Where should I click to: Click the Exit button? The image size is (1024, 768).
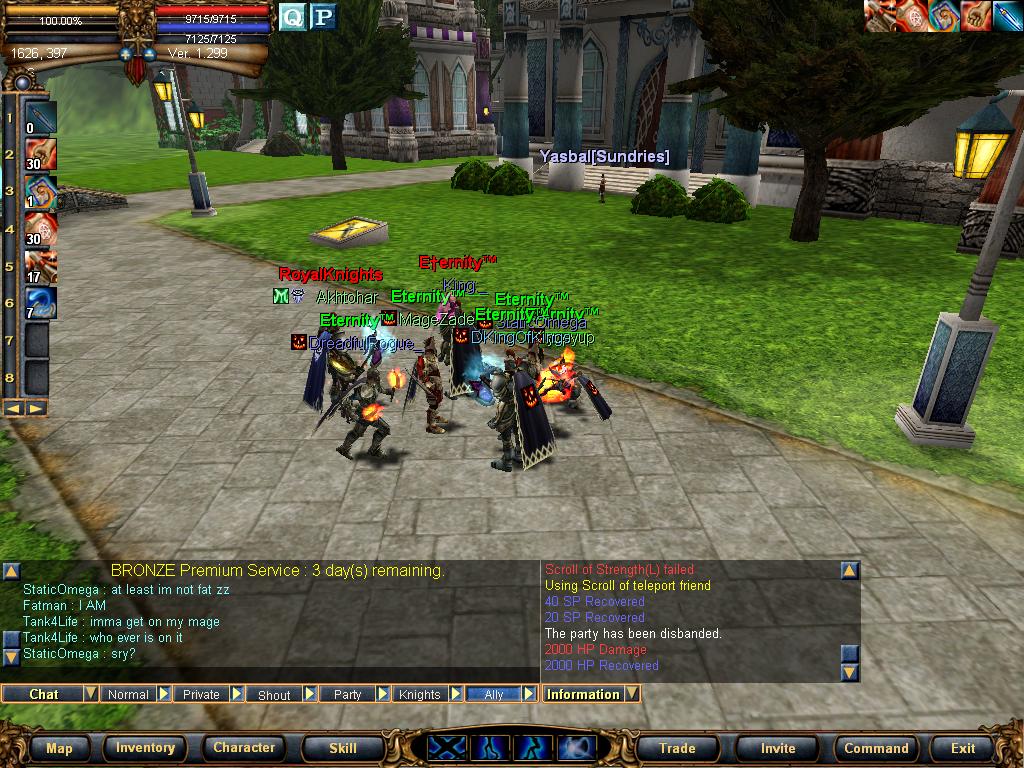963,748
